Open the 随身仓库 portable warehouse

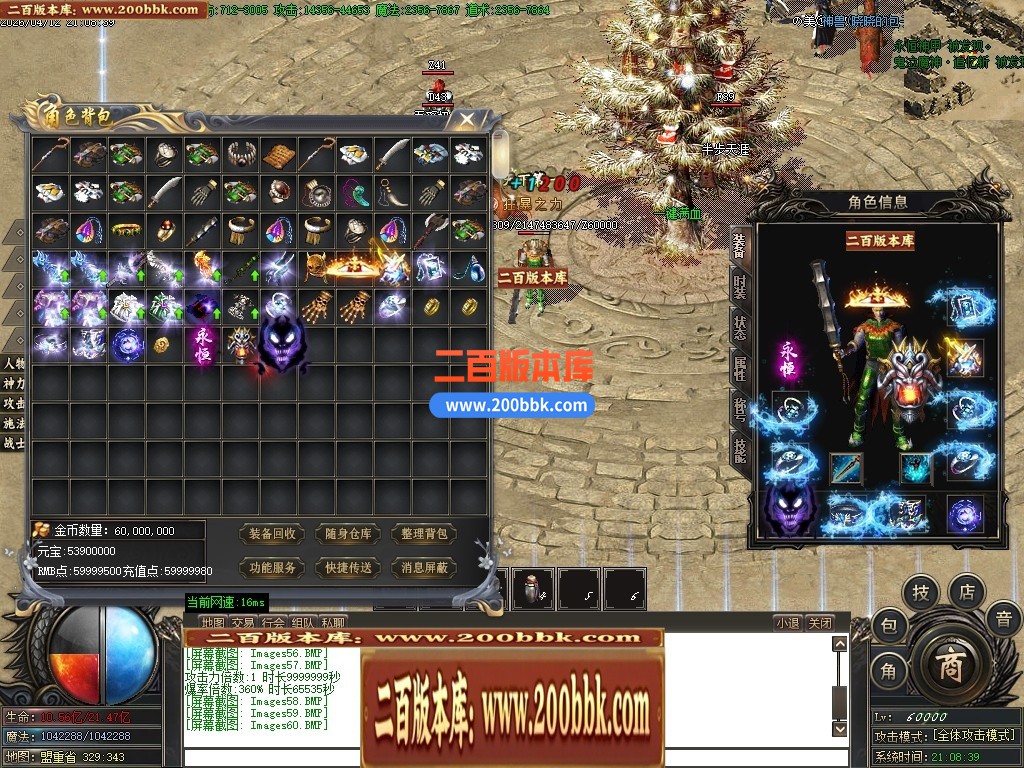[349, 534]
